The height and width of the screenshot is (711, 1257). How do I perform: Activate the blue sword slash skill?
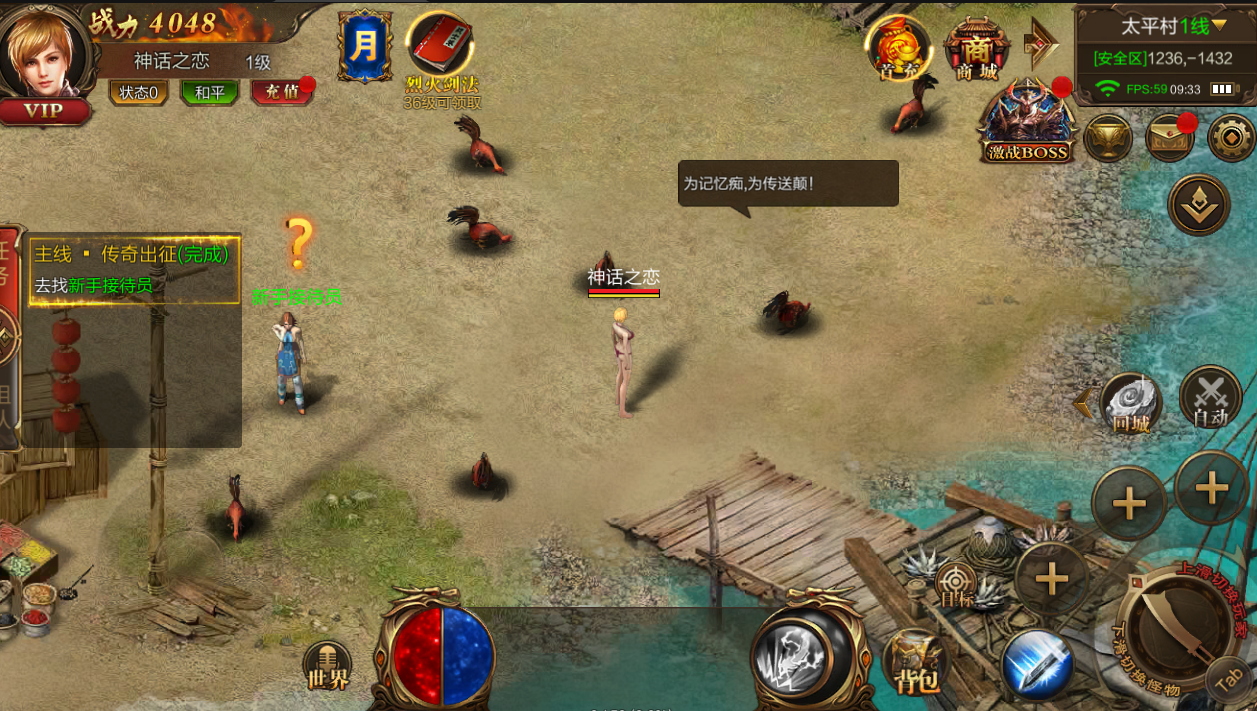(1037, 665)
